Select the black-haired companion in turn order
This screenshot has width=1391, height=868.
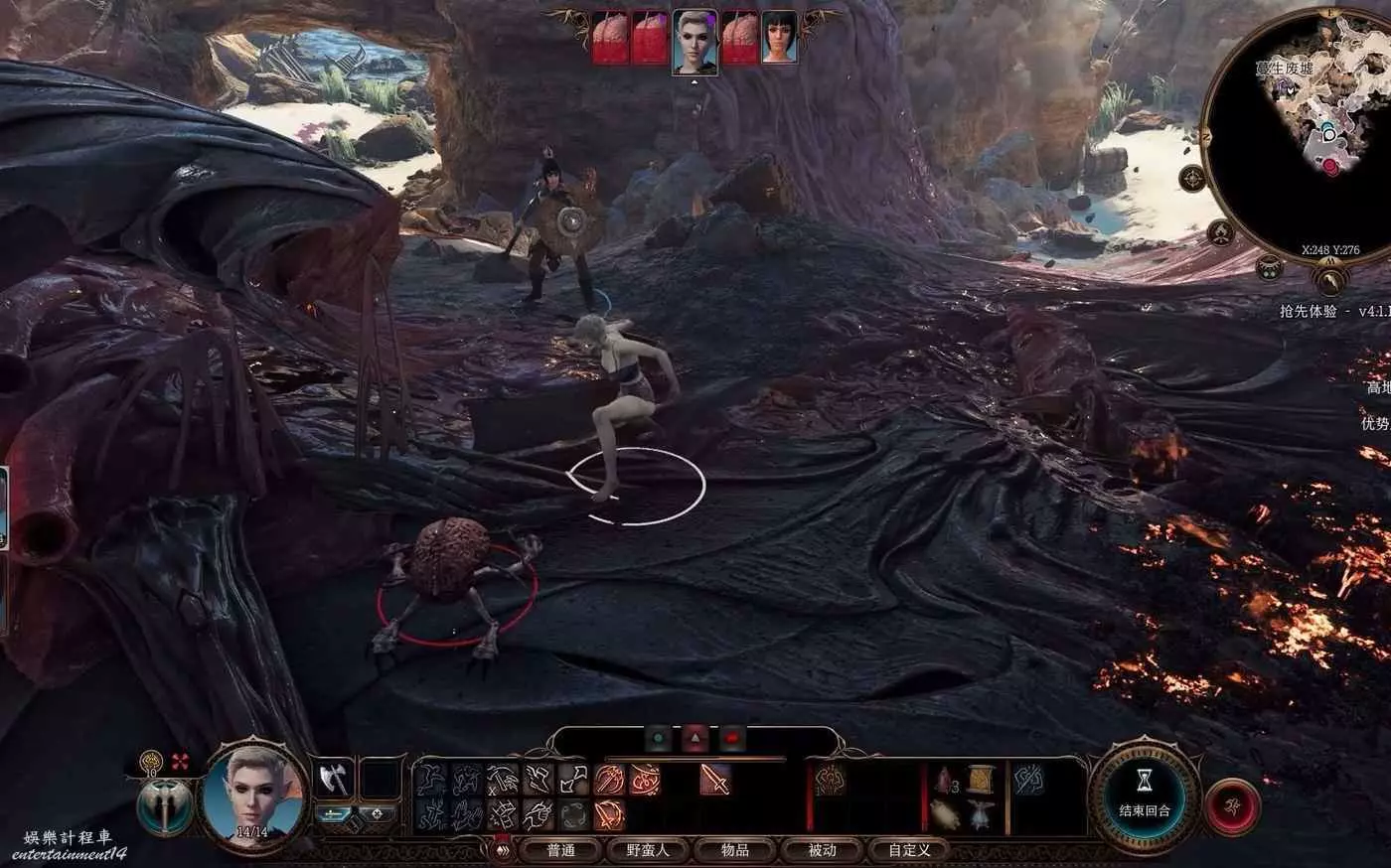780,39
